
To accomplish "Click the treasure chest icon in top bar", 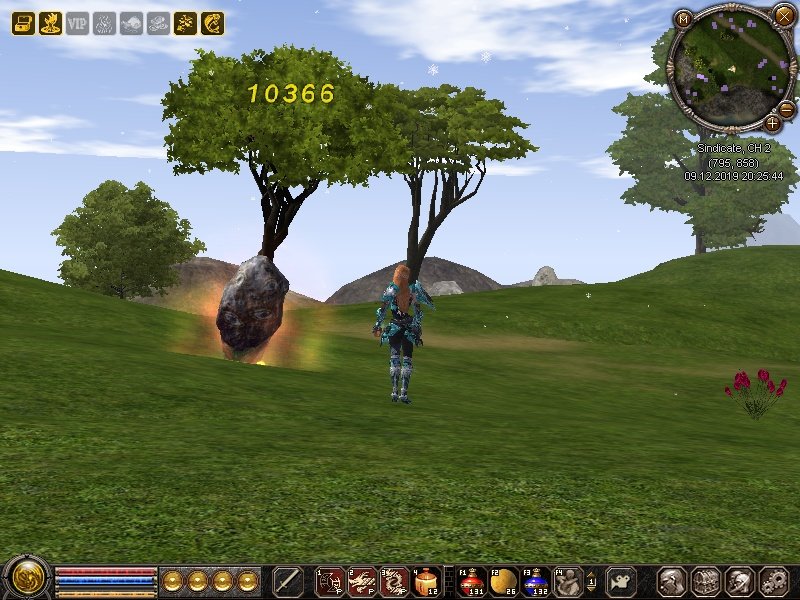I will (23, 23).
